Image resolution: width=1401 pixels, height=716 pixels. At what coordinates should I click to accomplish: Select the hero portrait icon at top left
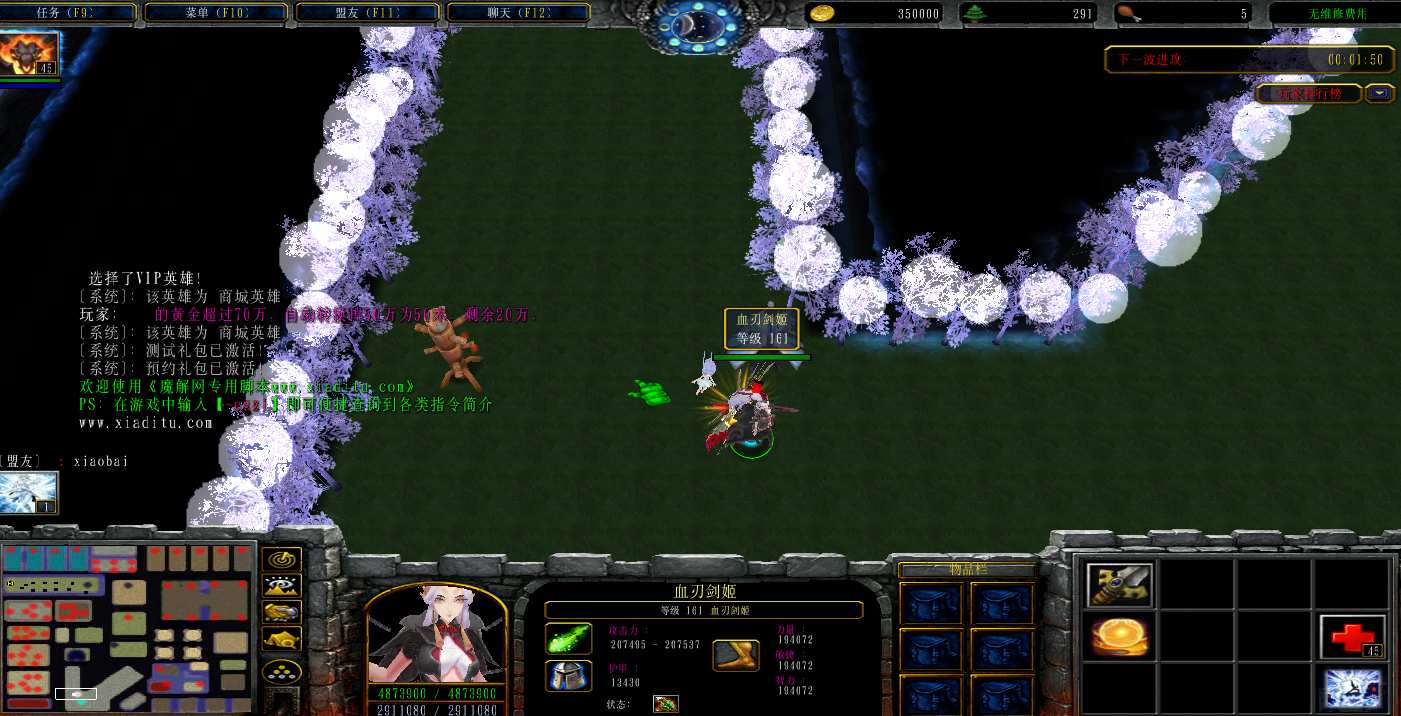pos(30,53)
